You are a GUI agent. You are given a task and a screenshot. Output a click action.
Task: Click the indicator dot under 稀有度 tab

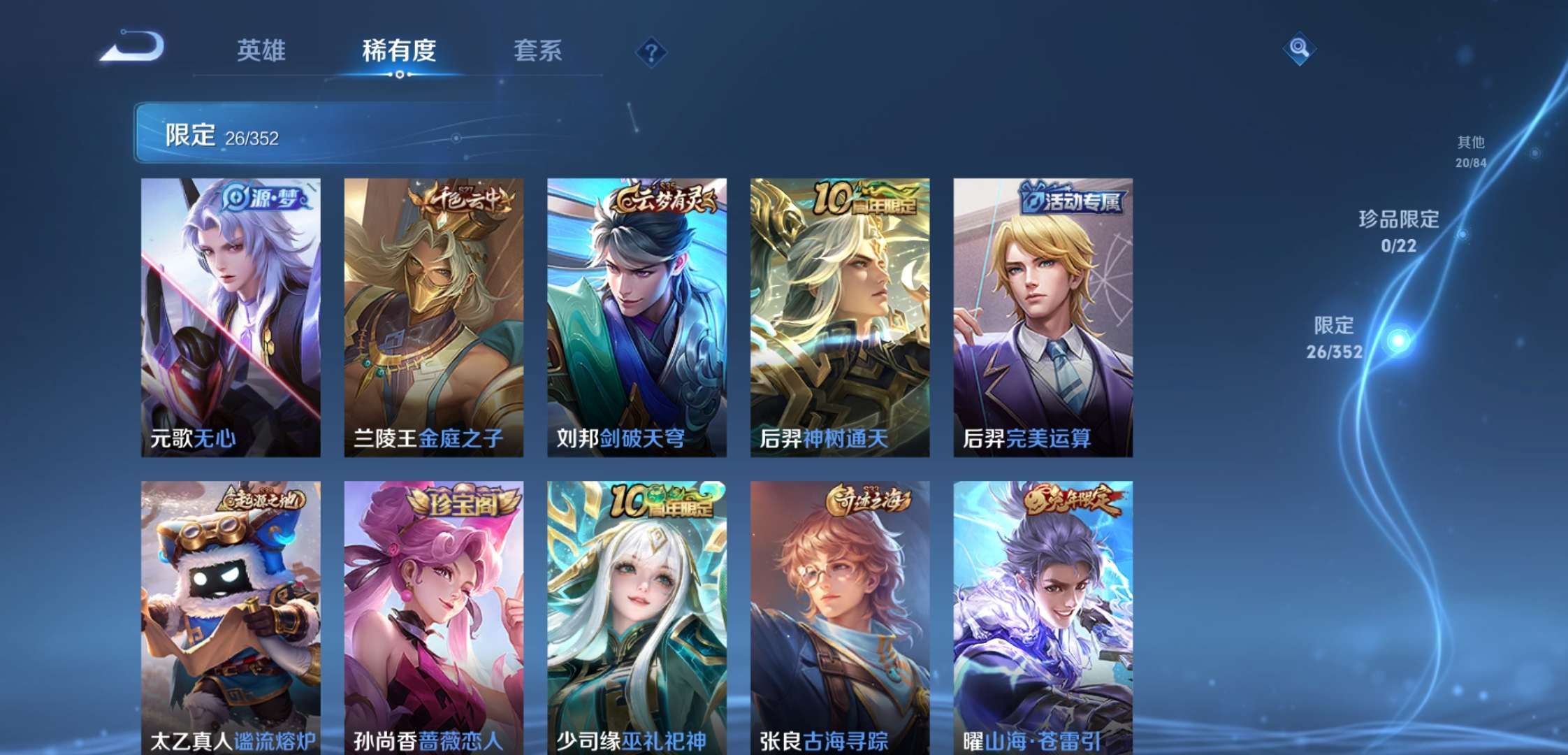[398, 76]
